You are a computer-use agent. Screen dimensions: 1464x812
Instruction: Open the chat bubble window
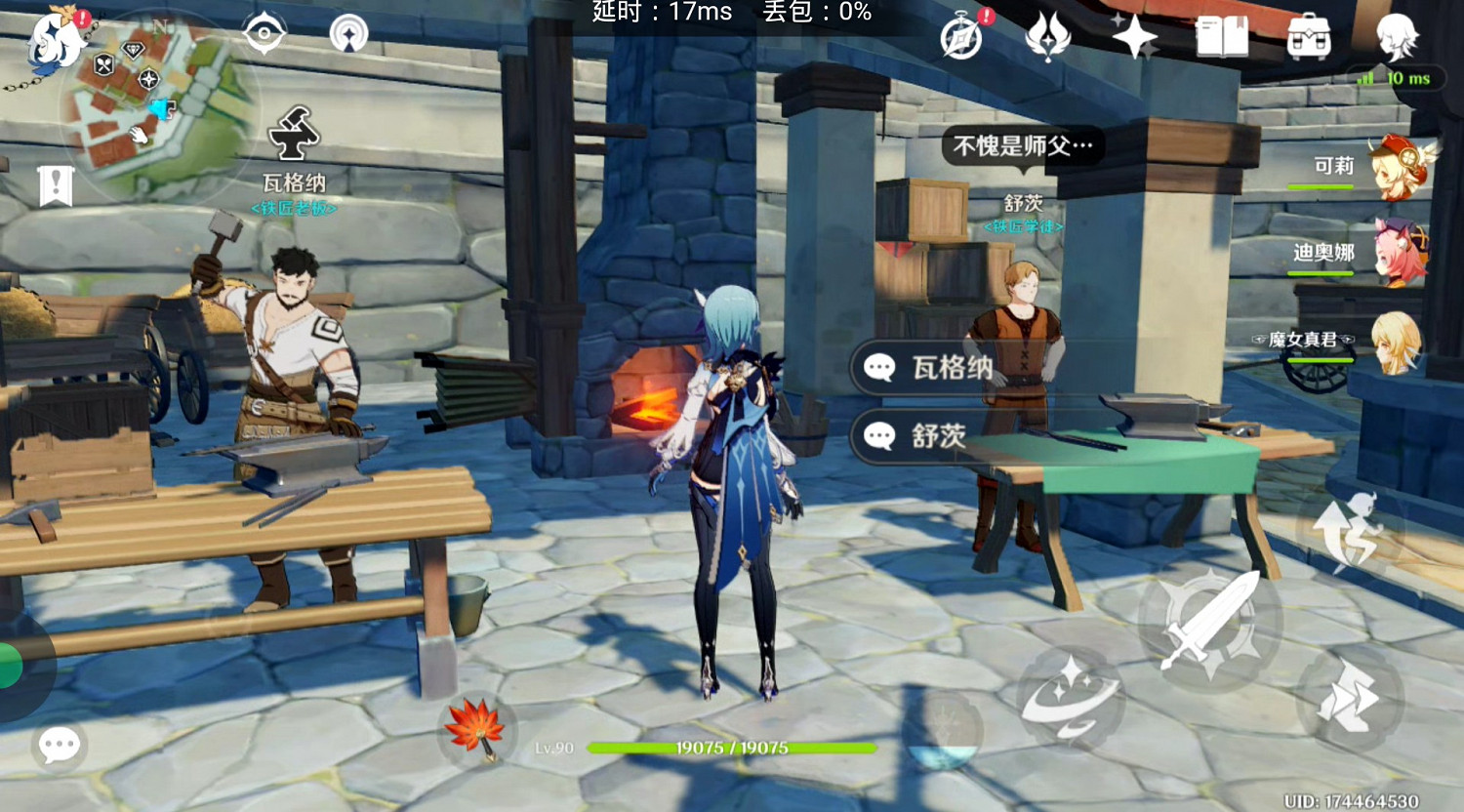[59, 744]
